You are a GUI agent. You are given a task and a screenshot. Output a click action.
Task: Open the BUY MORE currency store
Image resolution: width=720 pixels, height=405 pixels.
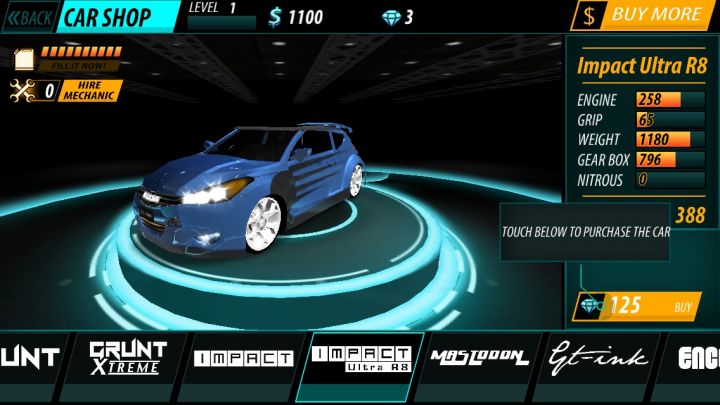[643, 15]
